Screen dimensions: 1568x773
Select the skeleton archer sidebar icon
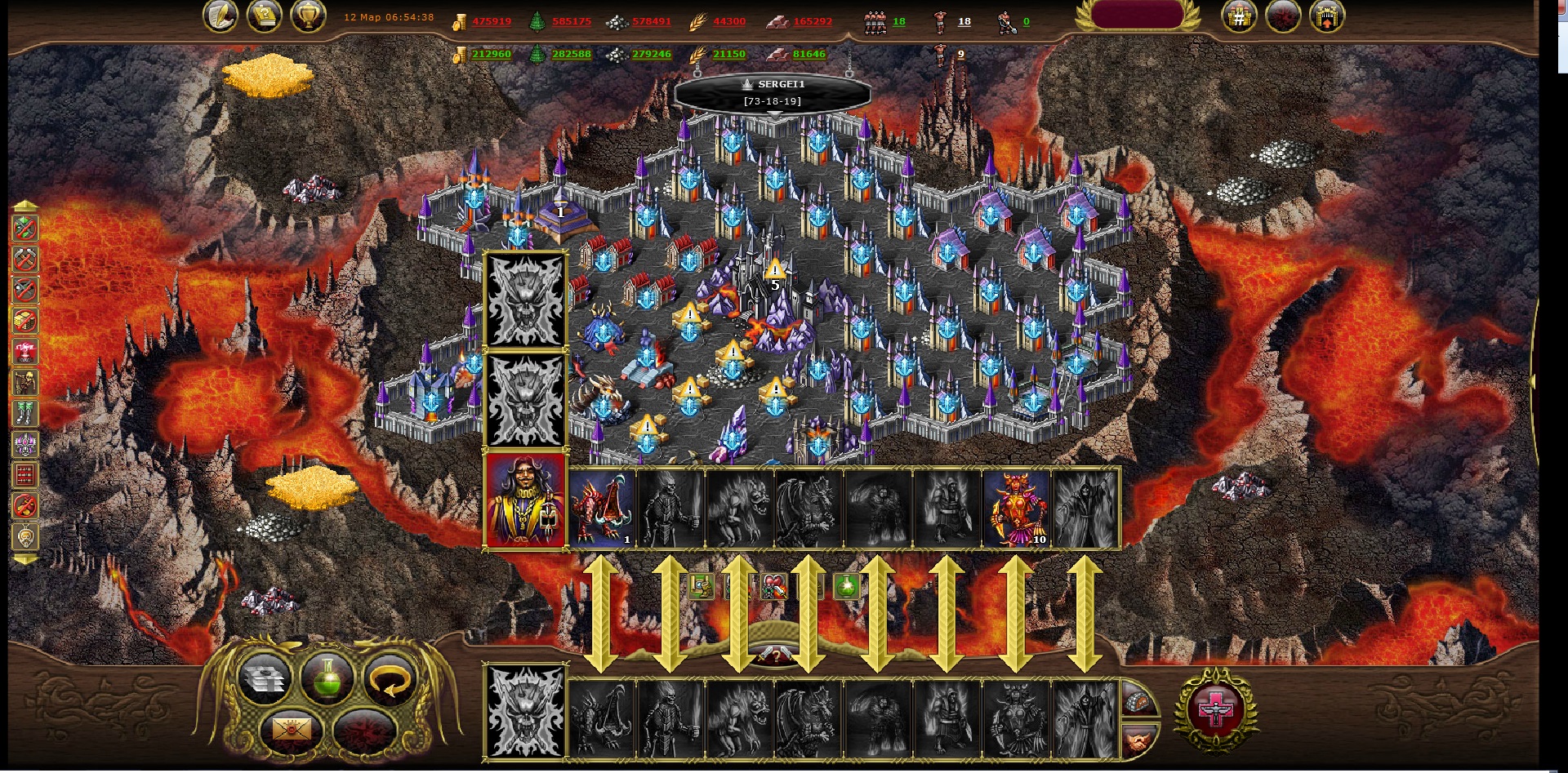pyautogui.click(x=25, y=382)
